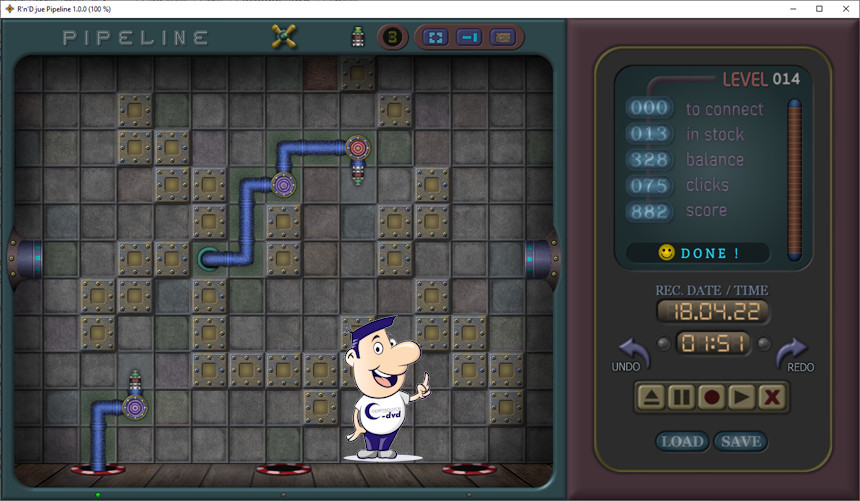Save the current game
The image size is (860, 501).
(x=740, y=441)
